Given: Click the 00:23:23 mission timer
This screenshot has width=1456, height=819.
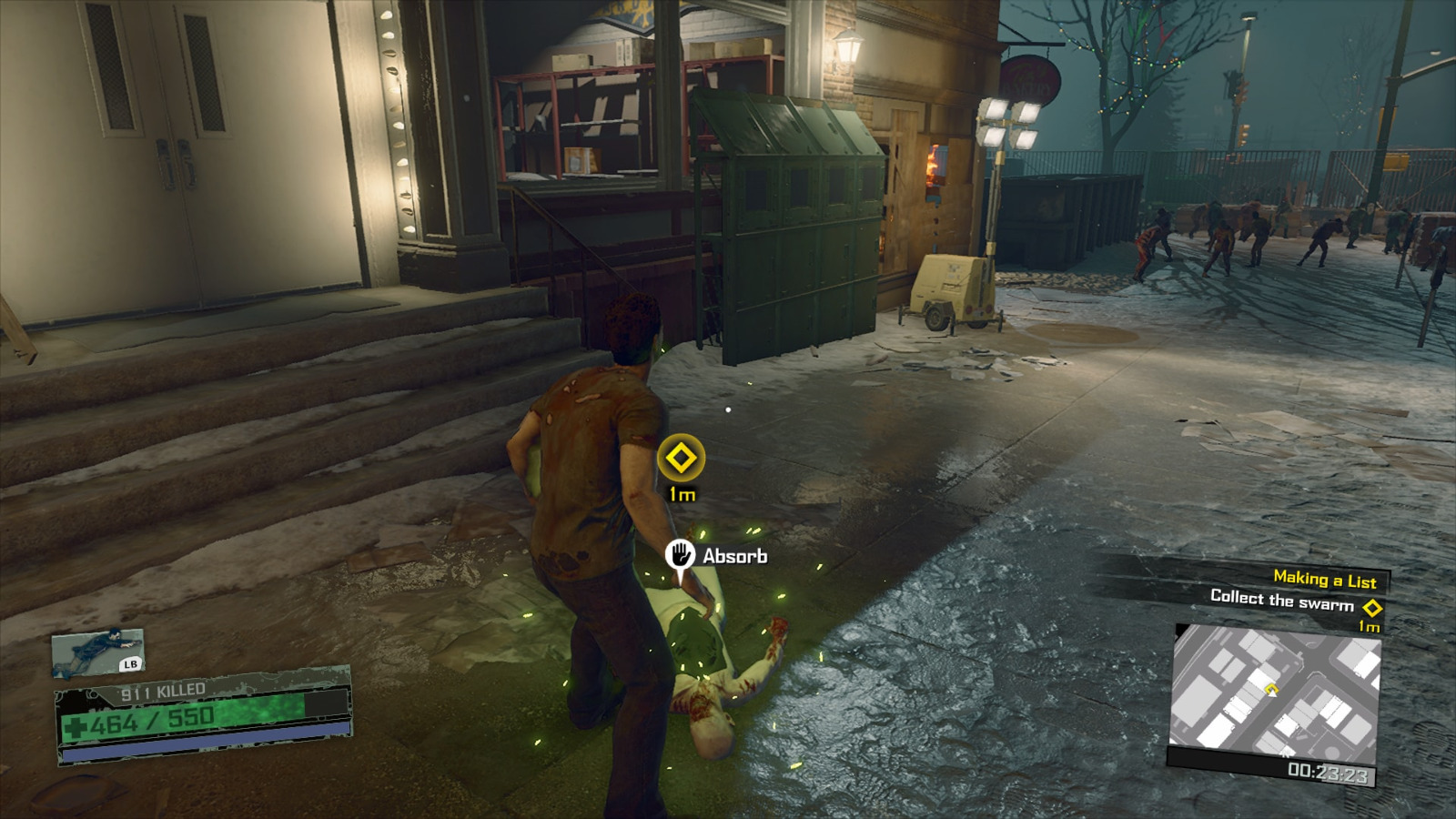Looking at the screenshot, I should tap(1330, 772).
